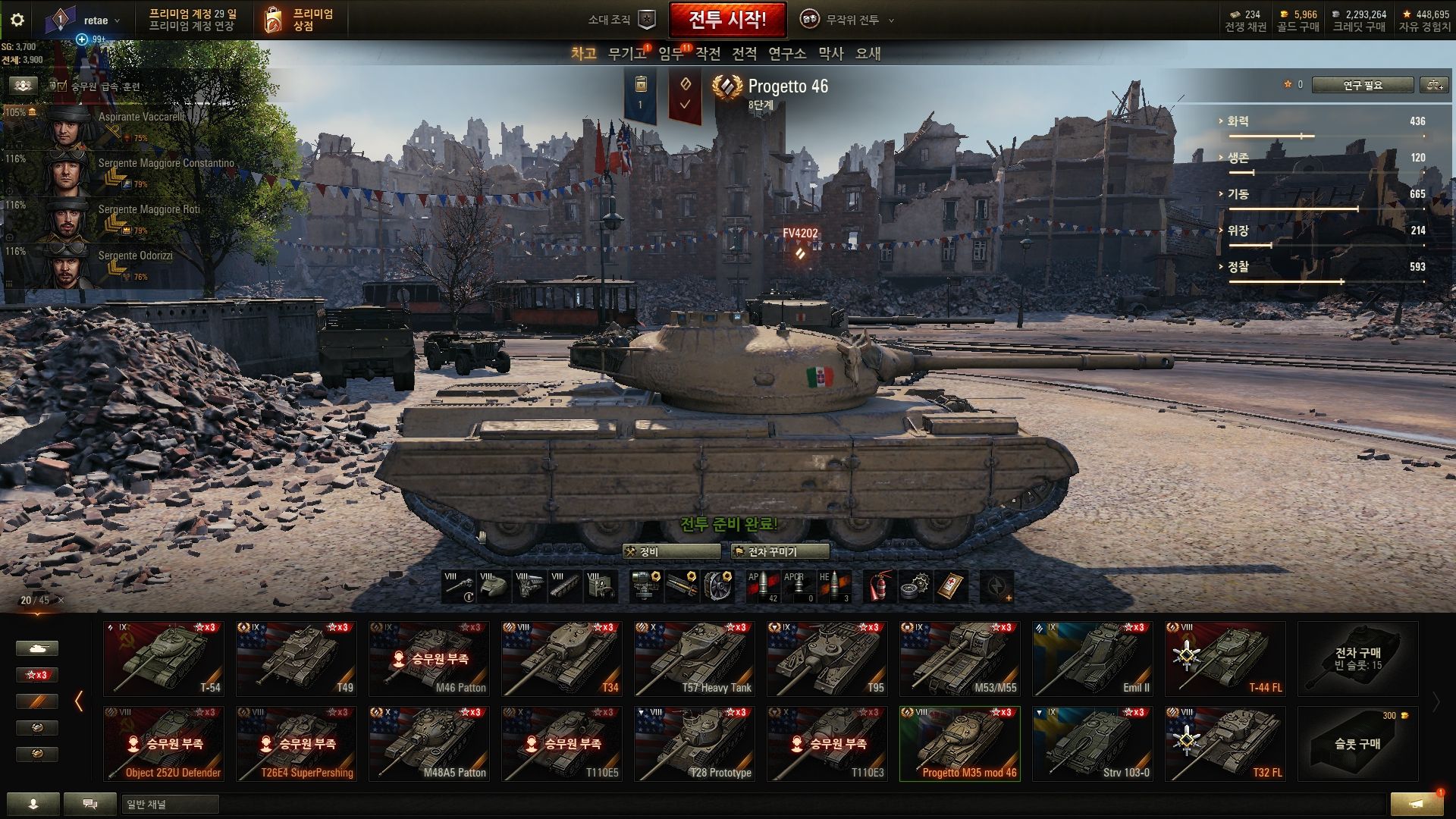Choose the T57 Heavy Tank
This screenshot has height=819, width=1456.
point(694,658)
